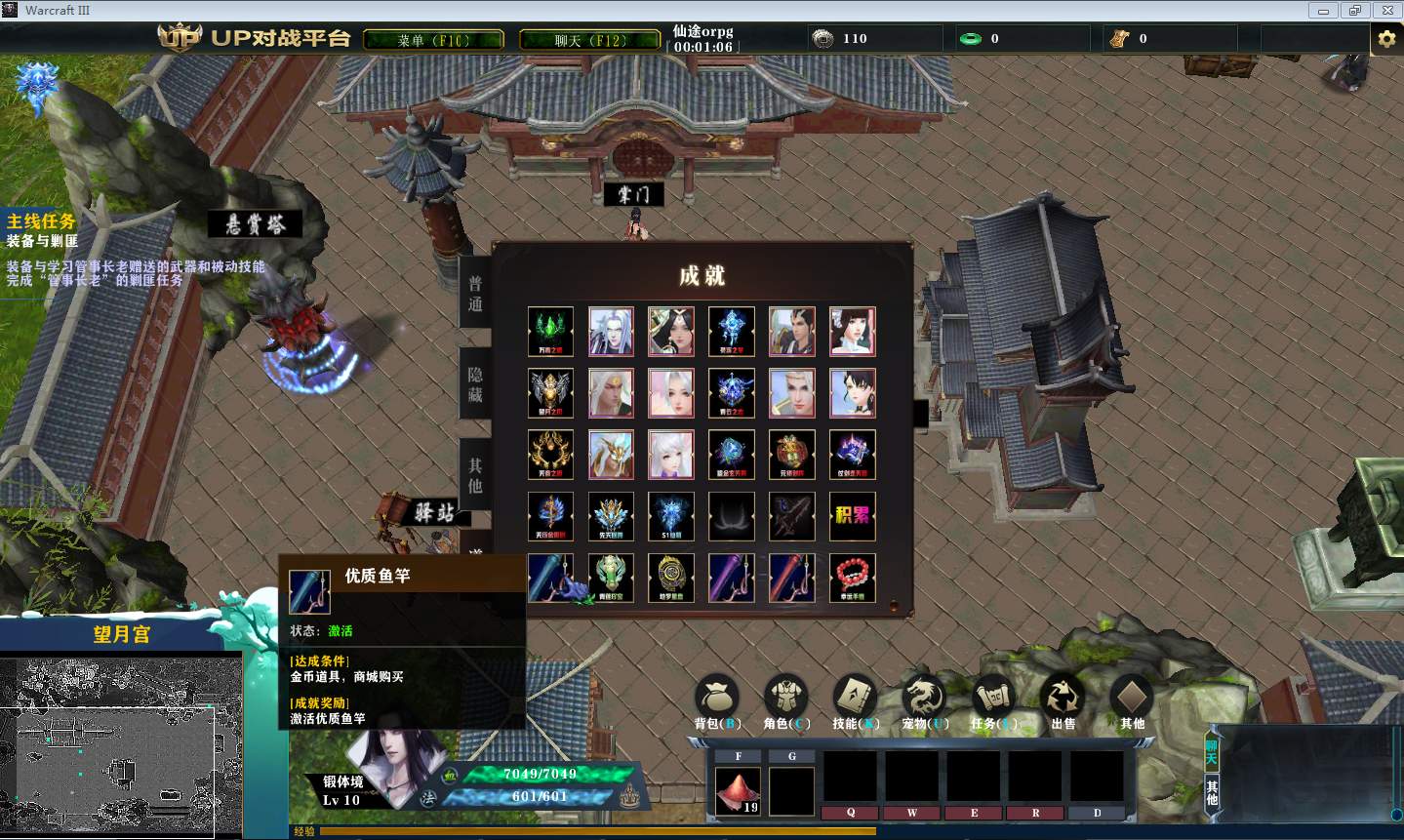The image size is (1404, 840).
Task: Select the red bead bracelet achievement
Action: pyautogui.click(x=852, y=577)
